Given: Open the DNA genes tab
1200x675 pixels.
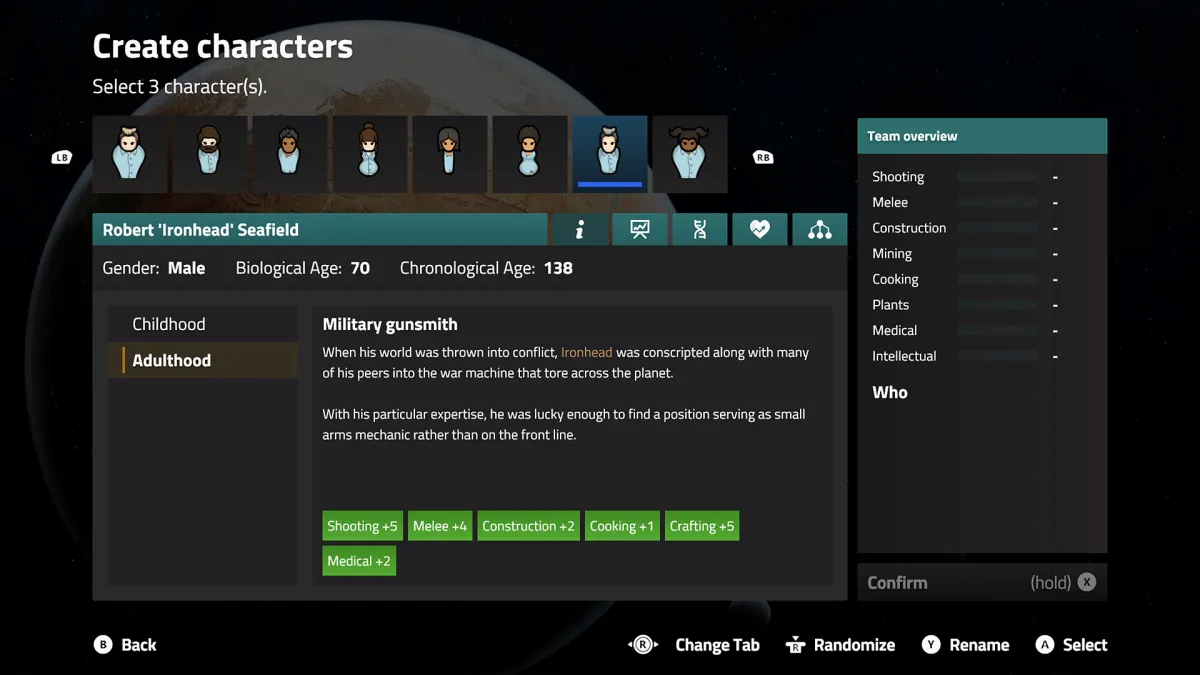Looking at the screenshot, I should (700, 230).
